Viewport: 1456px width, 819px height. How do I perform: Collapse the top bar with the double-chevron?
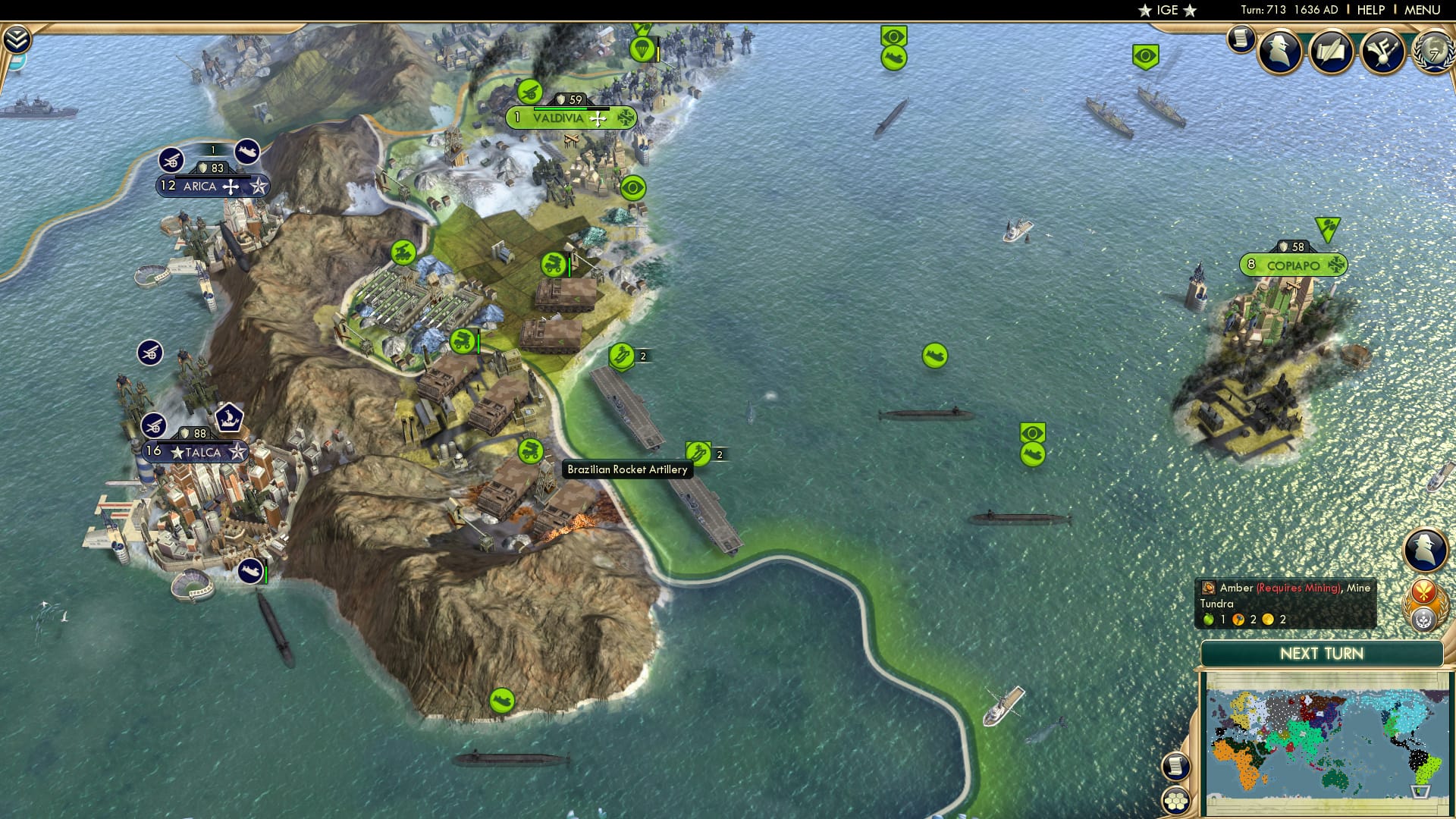click(x=17, y=36)
